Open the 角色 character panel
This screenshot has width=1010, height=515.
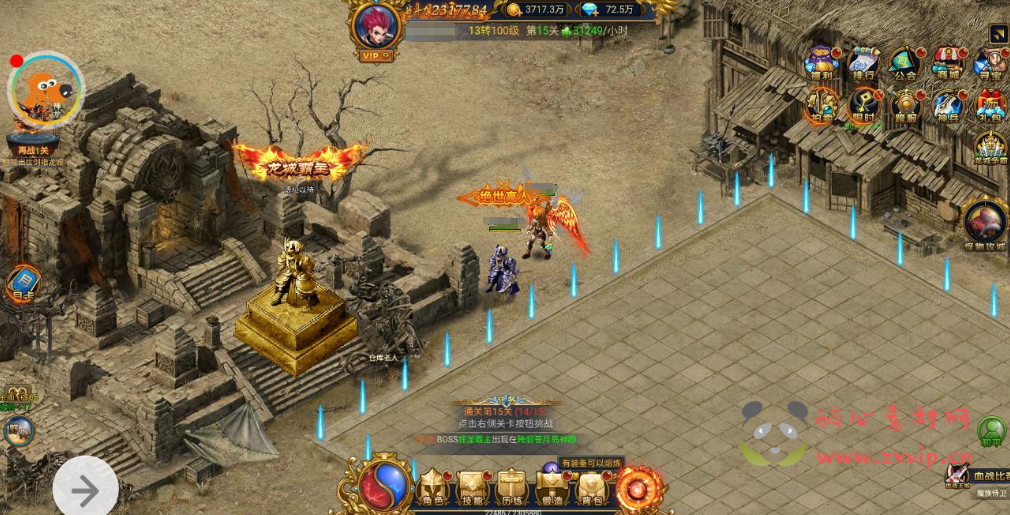[433, 489]
